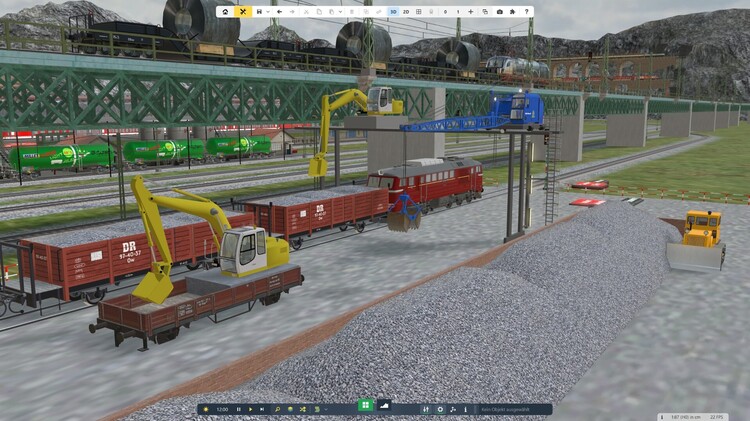Show object info with the i icon
The image size is (750, 421).
coord(465,409)
